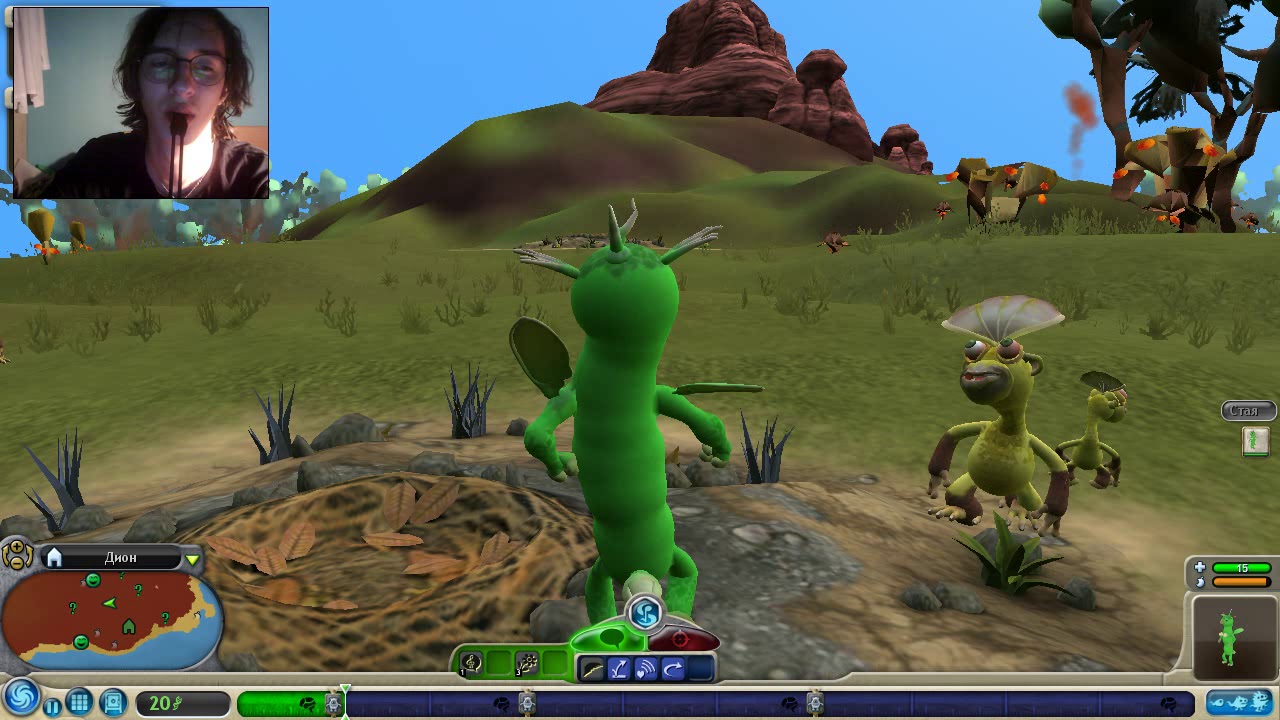Open the Spore main menu swirl button
This screenshot has width=1280, height=720.
(x=21, y=697)
